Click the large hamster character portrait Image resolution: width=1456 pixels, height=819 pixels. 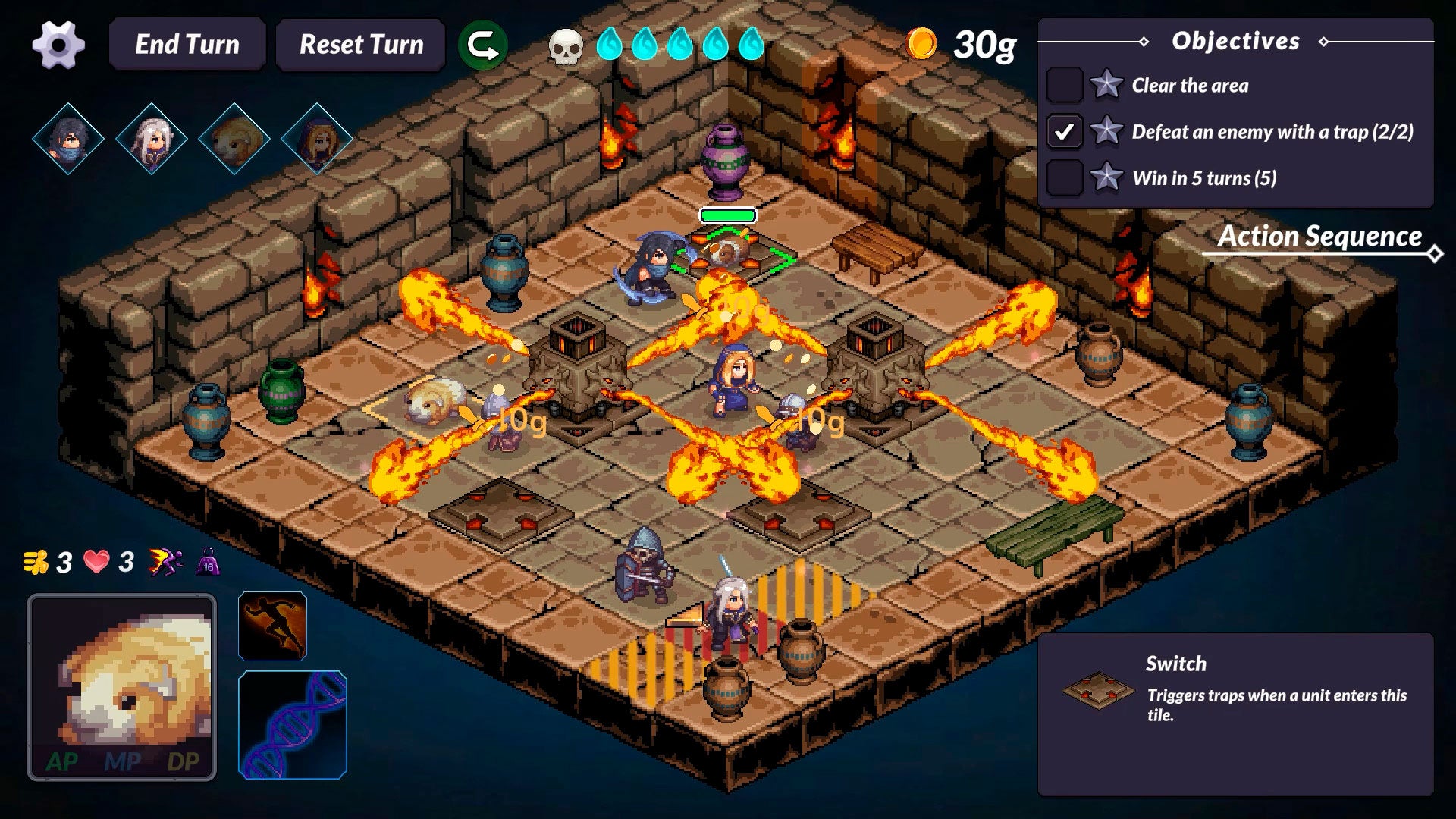click(x=122, y=687)
